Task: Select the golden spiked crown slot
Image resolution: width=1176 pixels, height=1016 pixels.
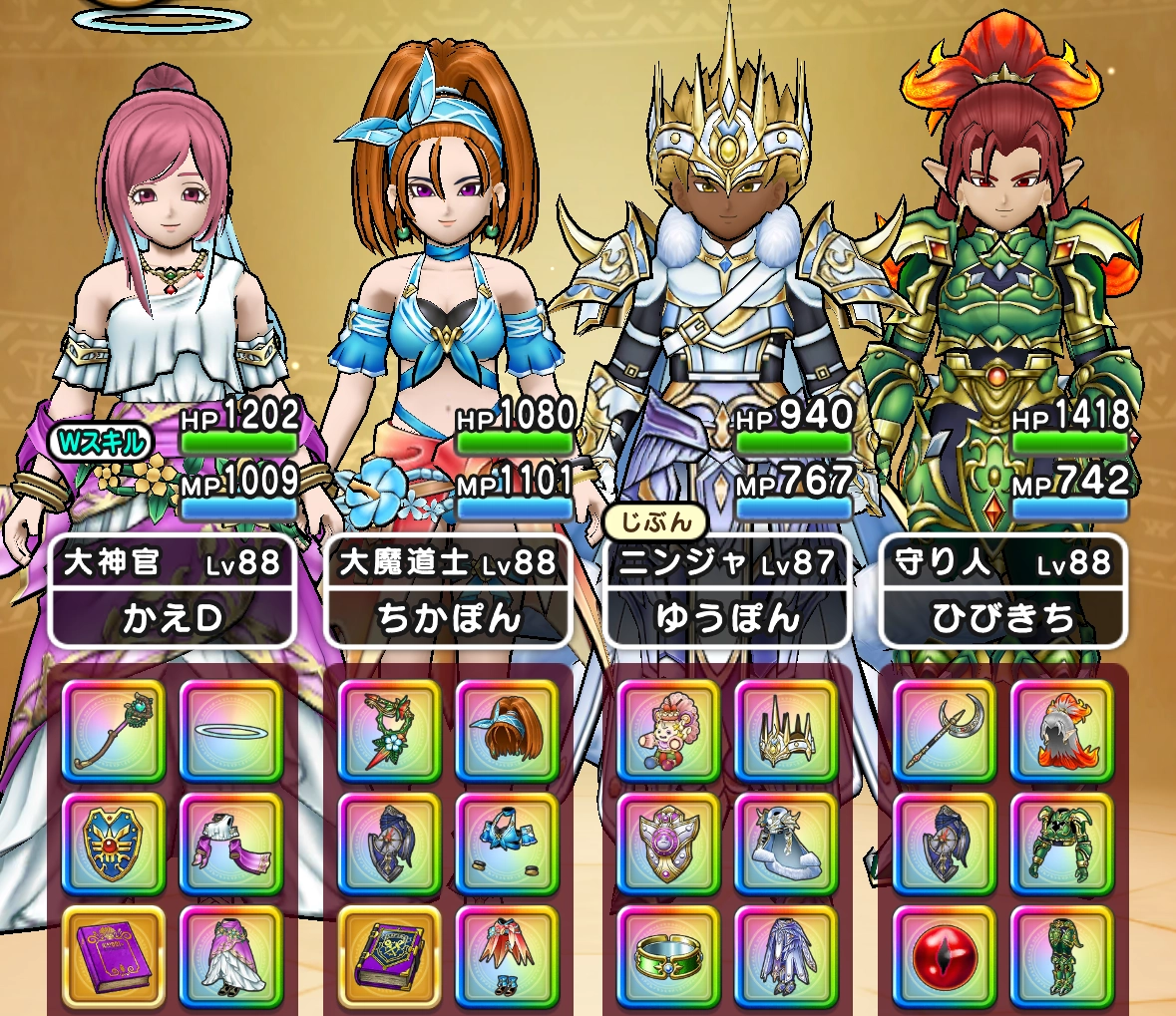Action: [786, 731]
